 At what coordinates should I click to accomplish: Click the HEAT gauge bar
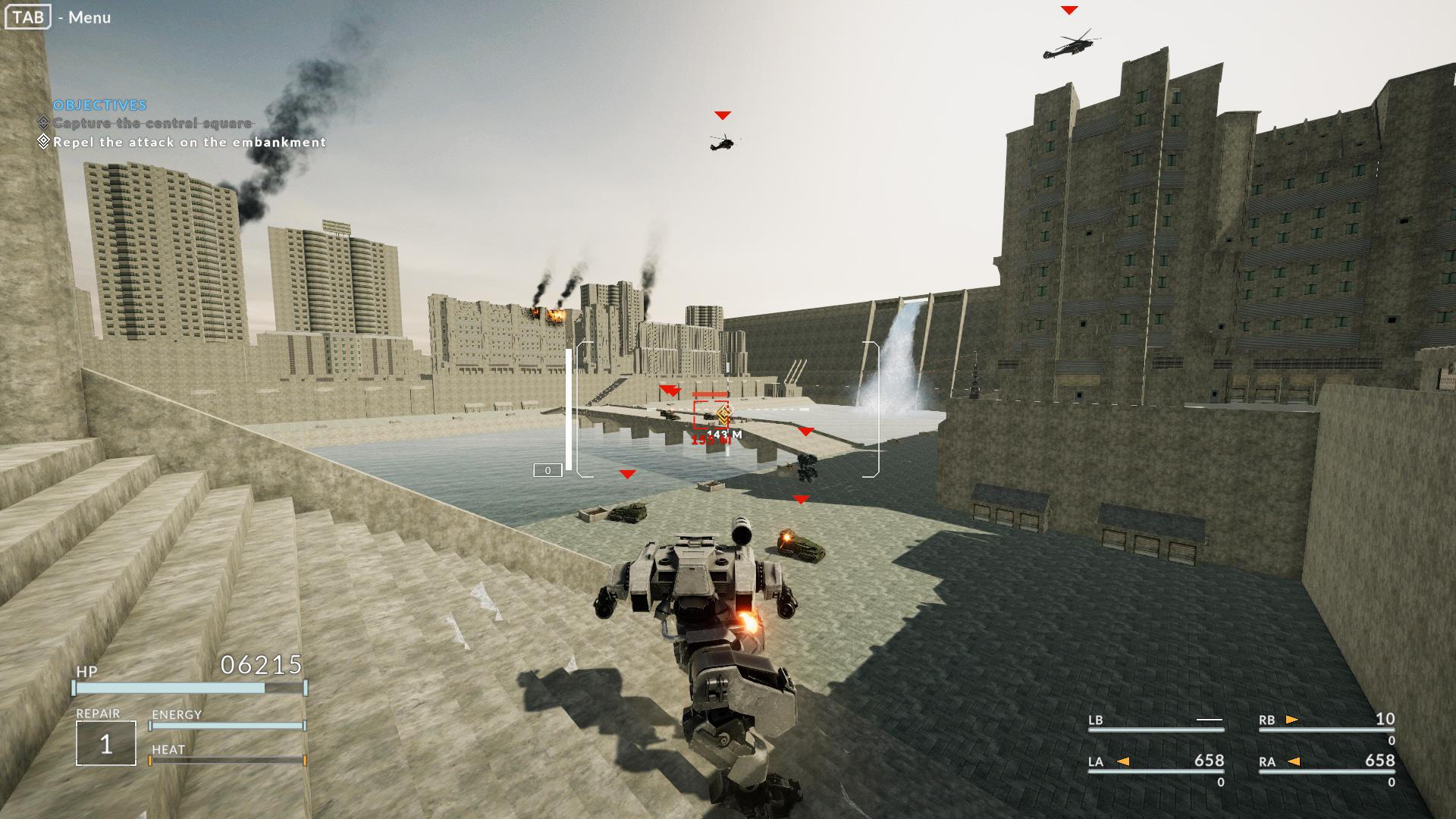click(227, 758)
